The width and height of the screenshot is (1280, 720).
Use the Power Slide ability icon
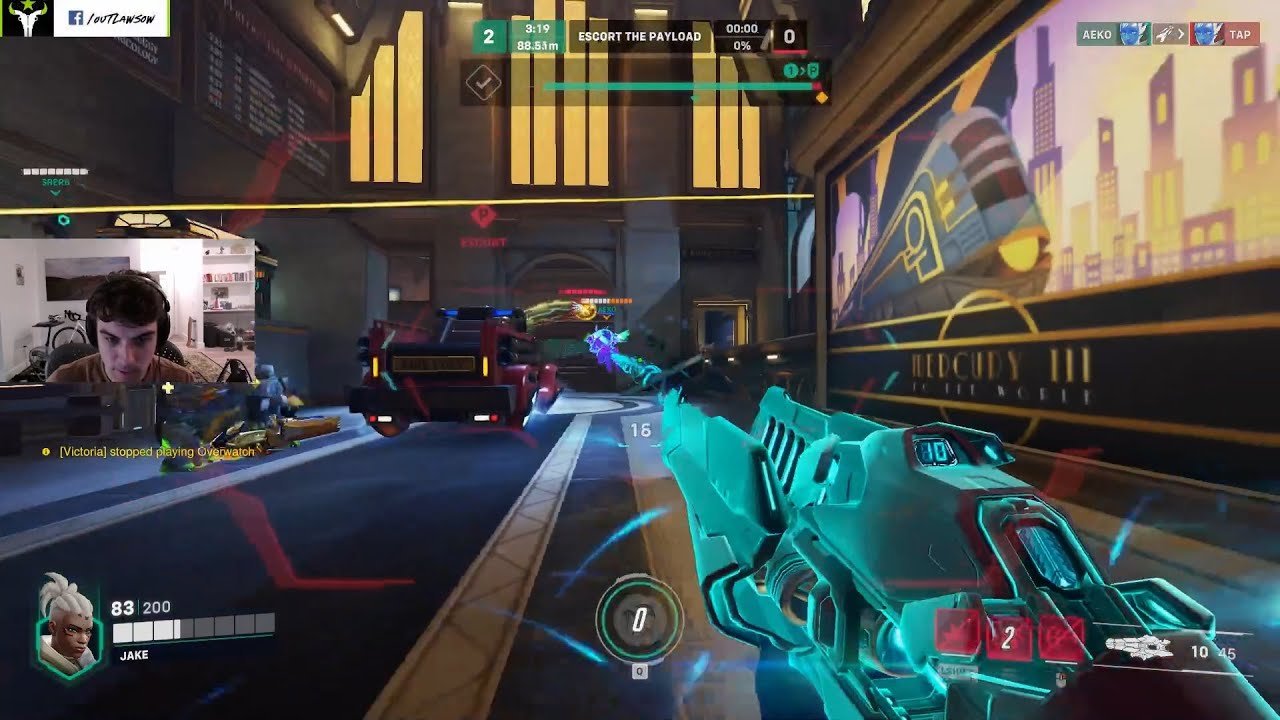[958, 637]
